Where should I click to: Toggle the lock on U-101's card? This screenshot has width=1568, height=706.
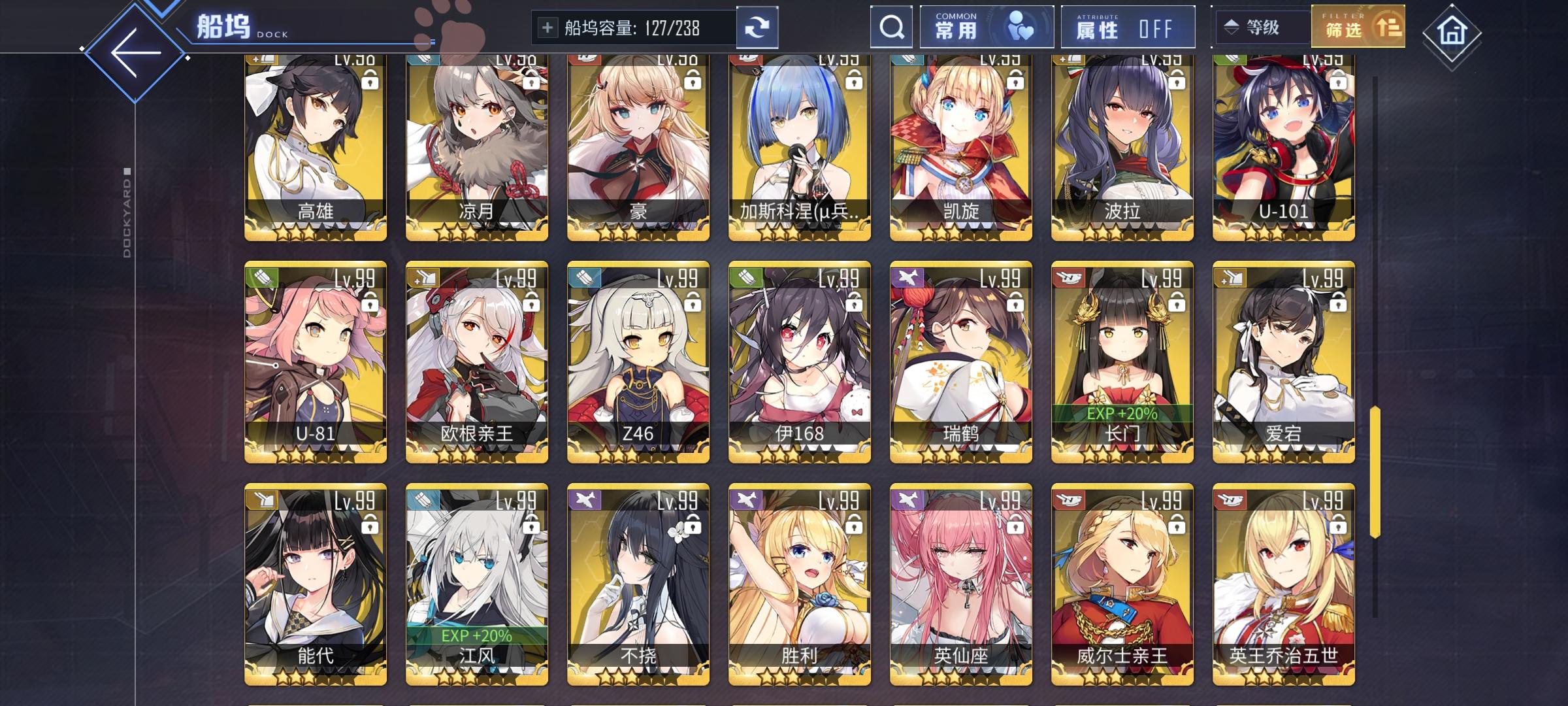coord(1337,80)
